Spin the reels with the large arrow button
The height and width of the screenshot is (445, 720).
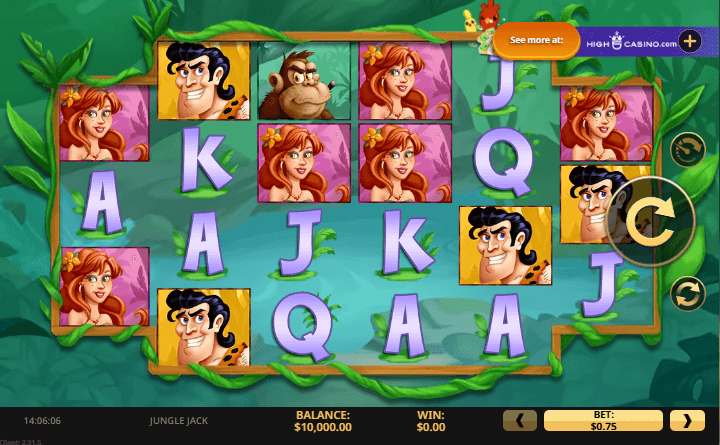651,221
